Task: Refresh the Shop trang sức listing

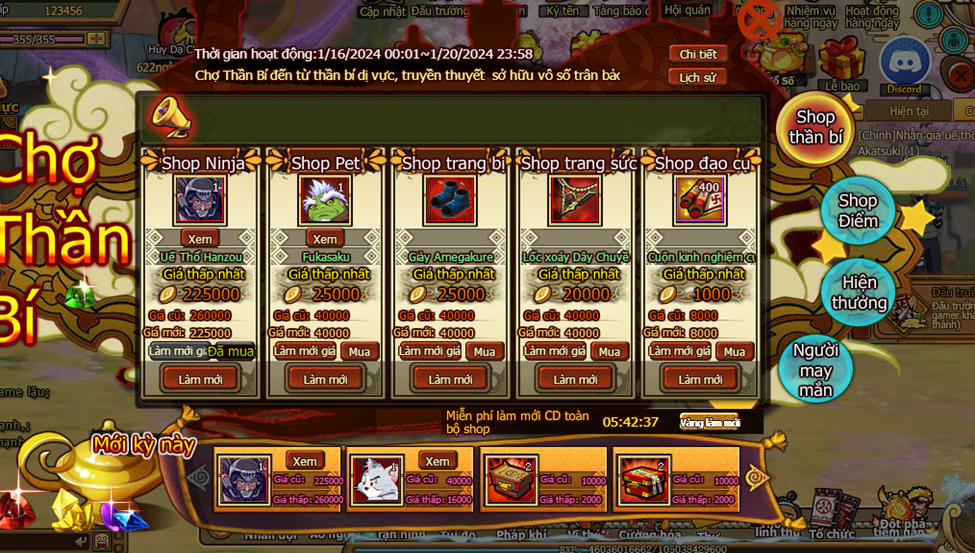Action: pos(575,379)
